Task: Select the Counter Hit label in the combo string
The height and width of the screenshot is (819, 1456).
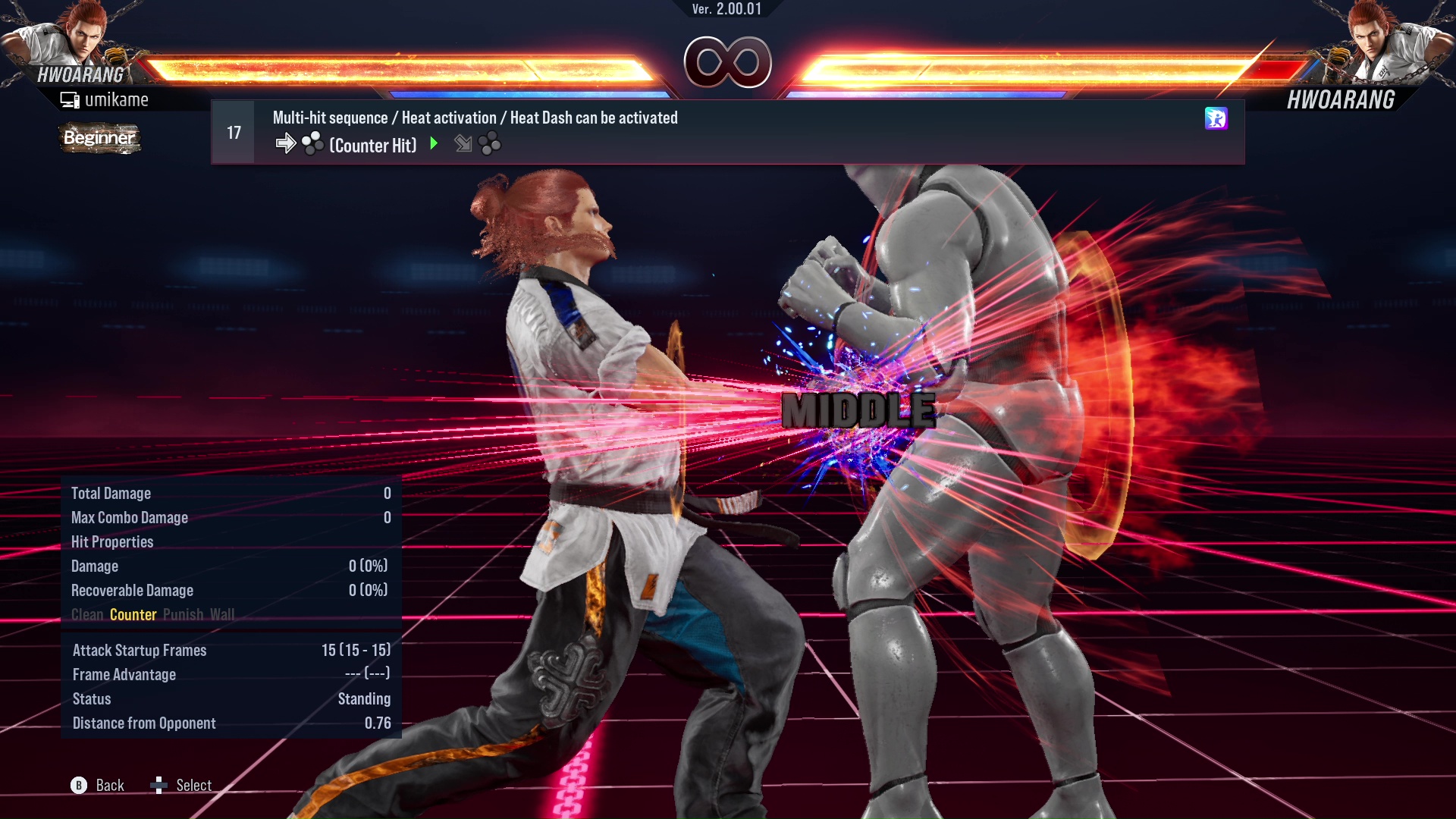Action: pyautogui.click(x=372, y=146)
